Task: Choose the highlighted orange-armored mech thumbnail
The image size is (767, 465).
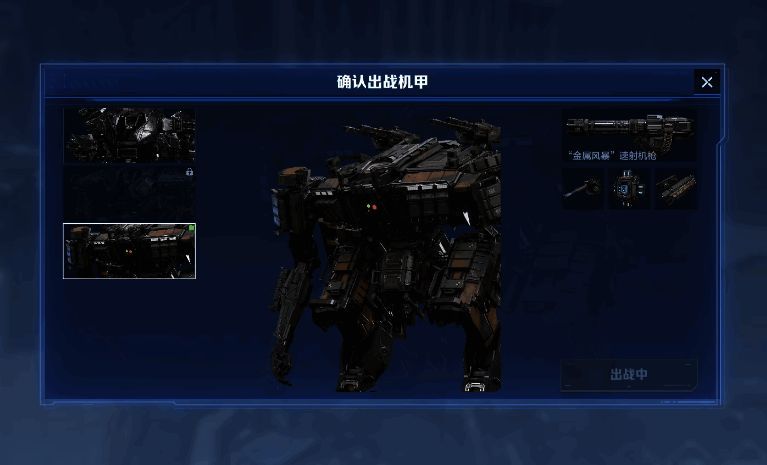Action: pos(129,250)
